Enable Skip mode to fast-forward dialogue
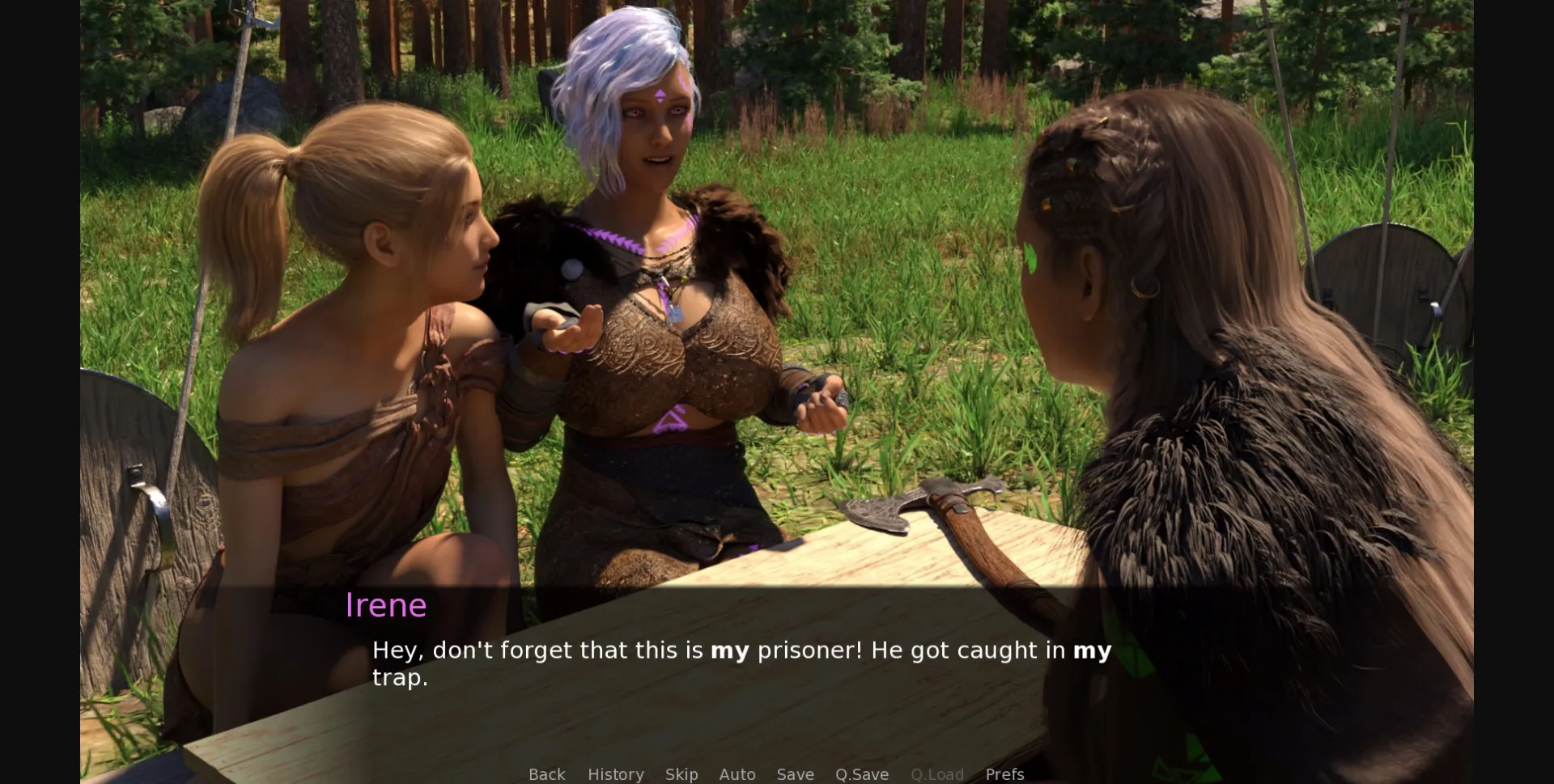Screen dimensions: 1554x784 (x=681, y=774)
